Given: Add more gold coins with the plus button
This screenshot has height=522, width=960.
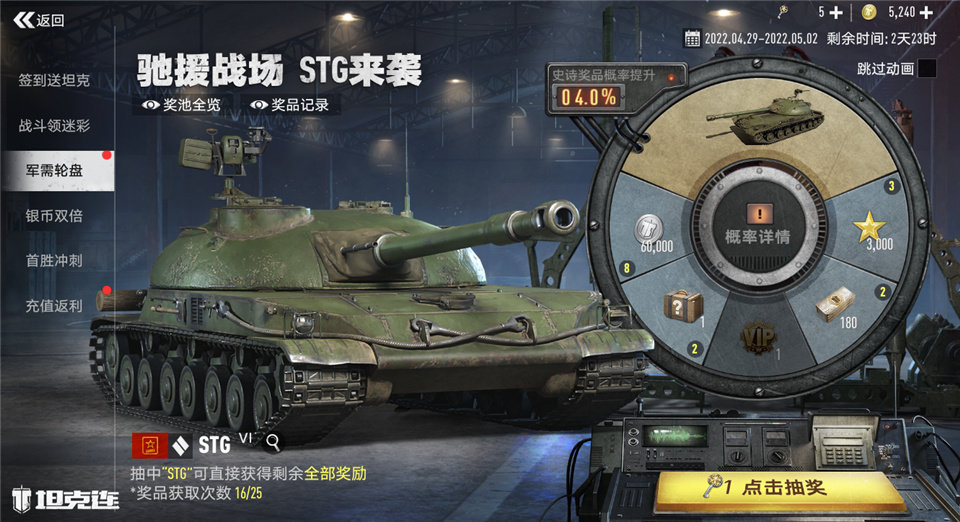Looking at the screenshot, I should 939,12.
